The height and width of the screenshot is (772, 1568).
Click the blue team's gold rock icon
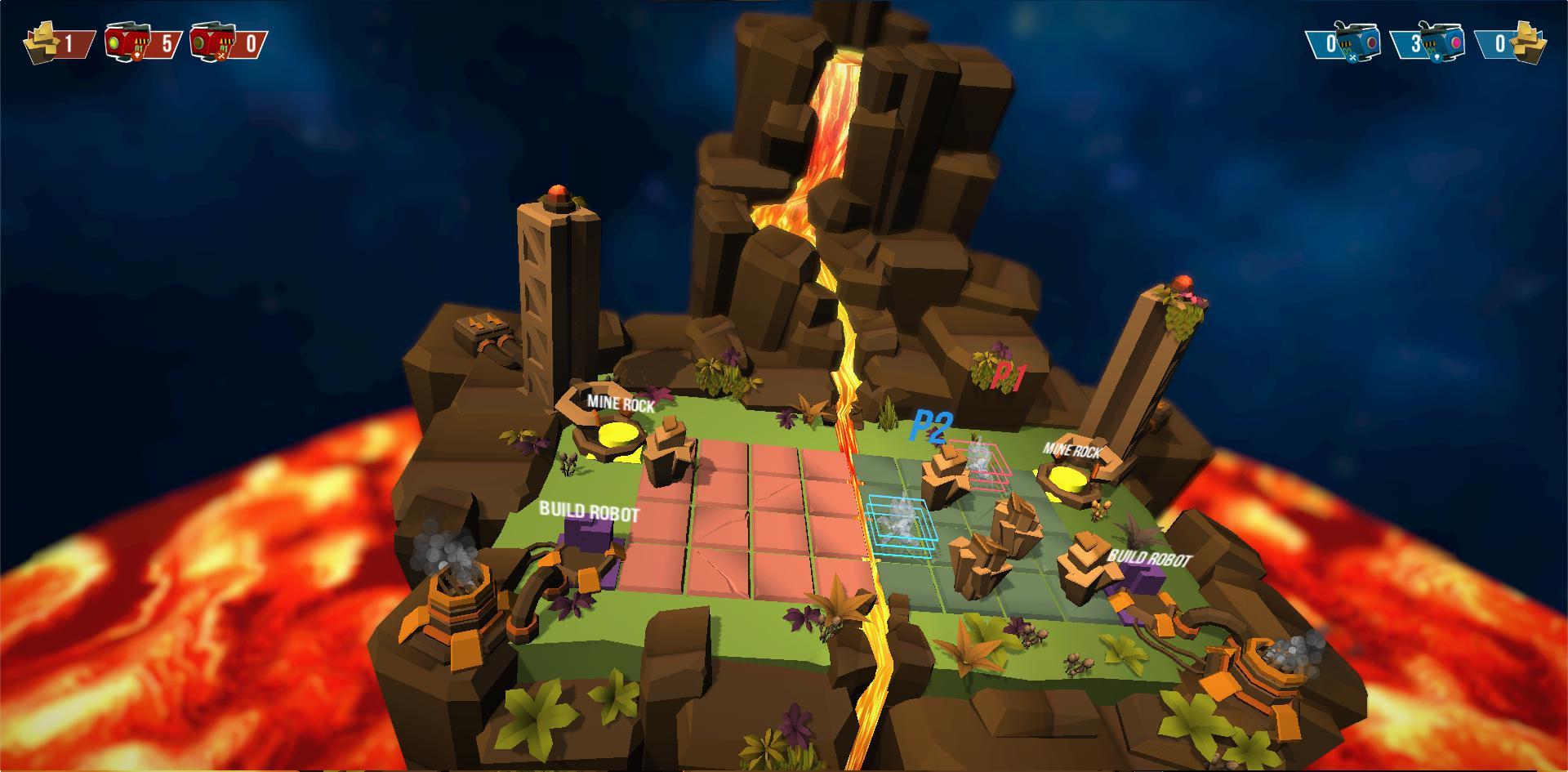pyautogui.click(x=1529, y=43)
